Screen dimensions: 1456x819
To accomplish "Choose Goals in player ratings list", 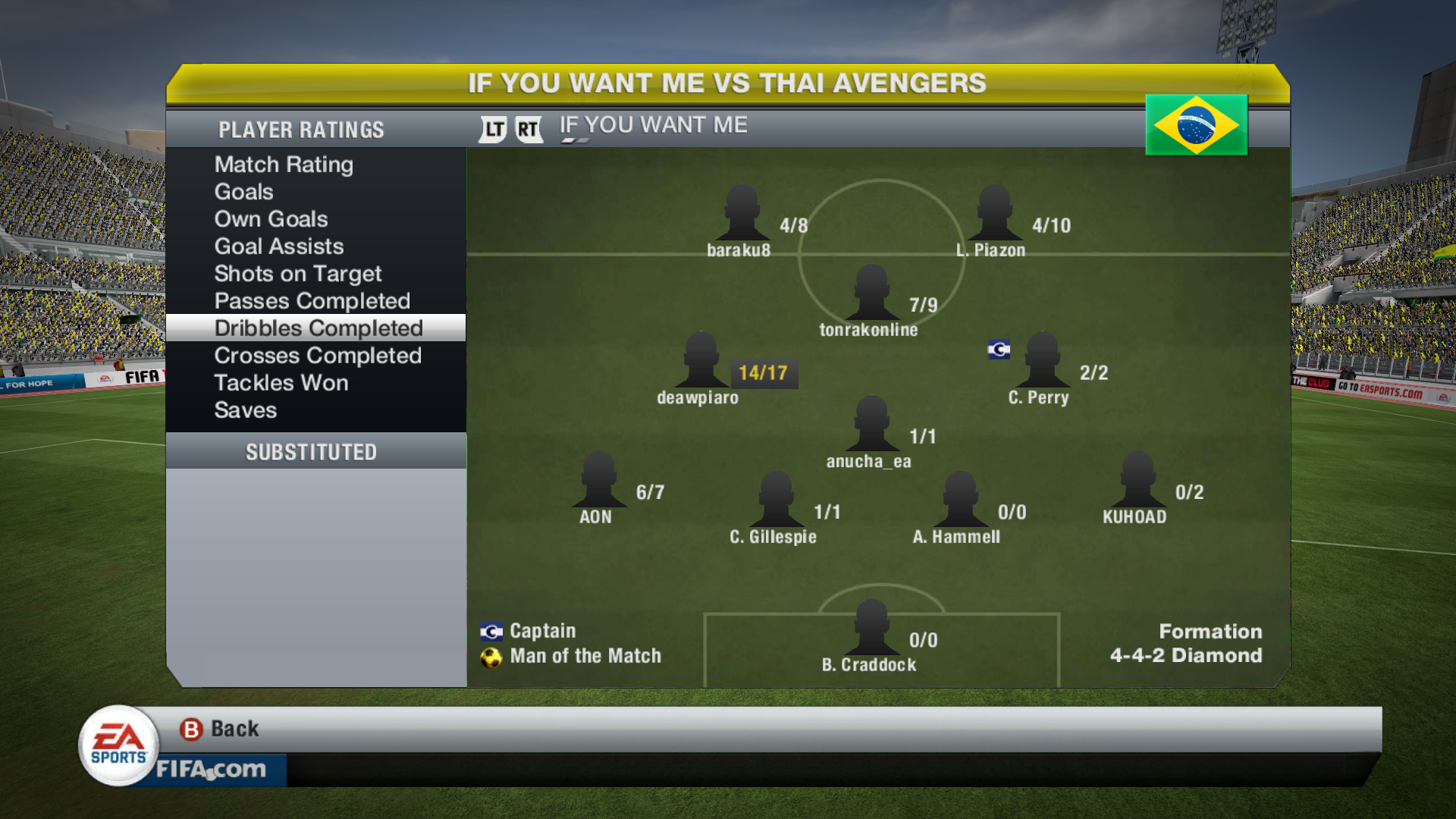I will (243, 192).
